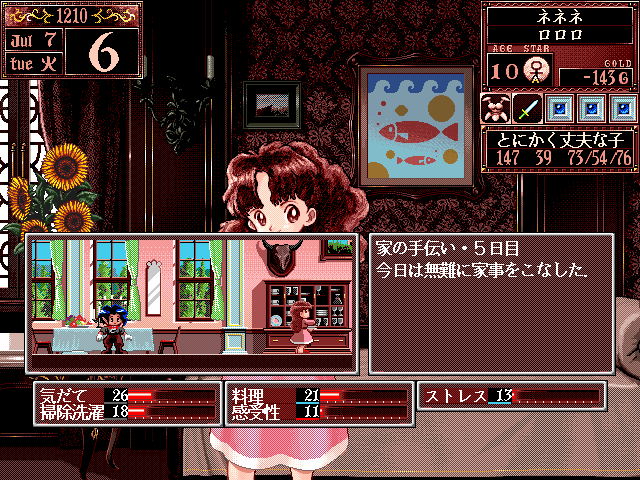Click the Venus star sign emblem

[537, 70]
